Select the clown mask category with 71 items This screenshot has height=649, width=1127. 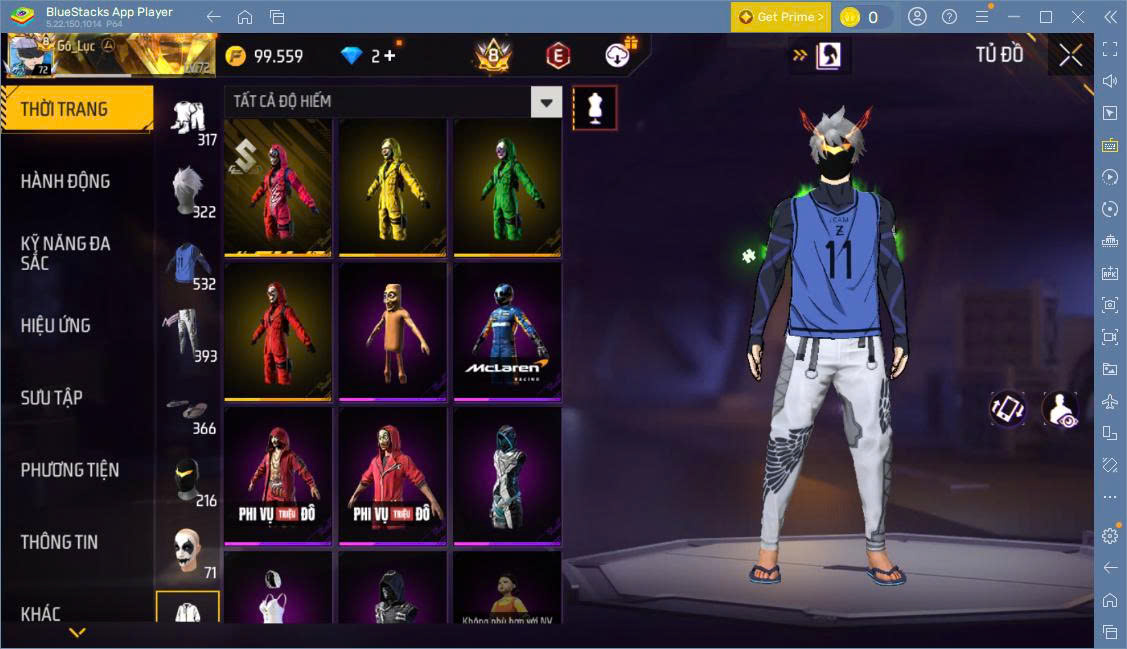coord(187,552)
